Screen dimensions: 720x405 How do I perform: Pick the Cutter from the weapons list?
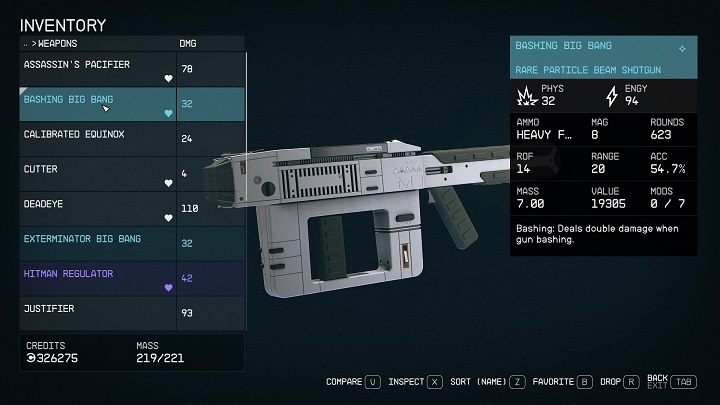98,171
